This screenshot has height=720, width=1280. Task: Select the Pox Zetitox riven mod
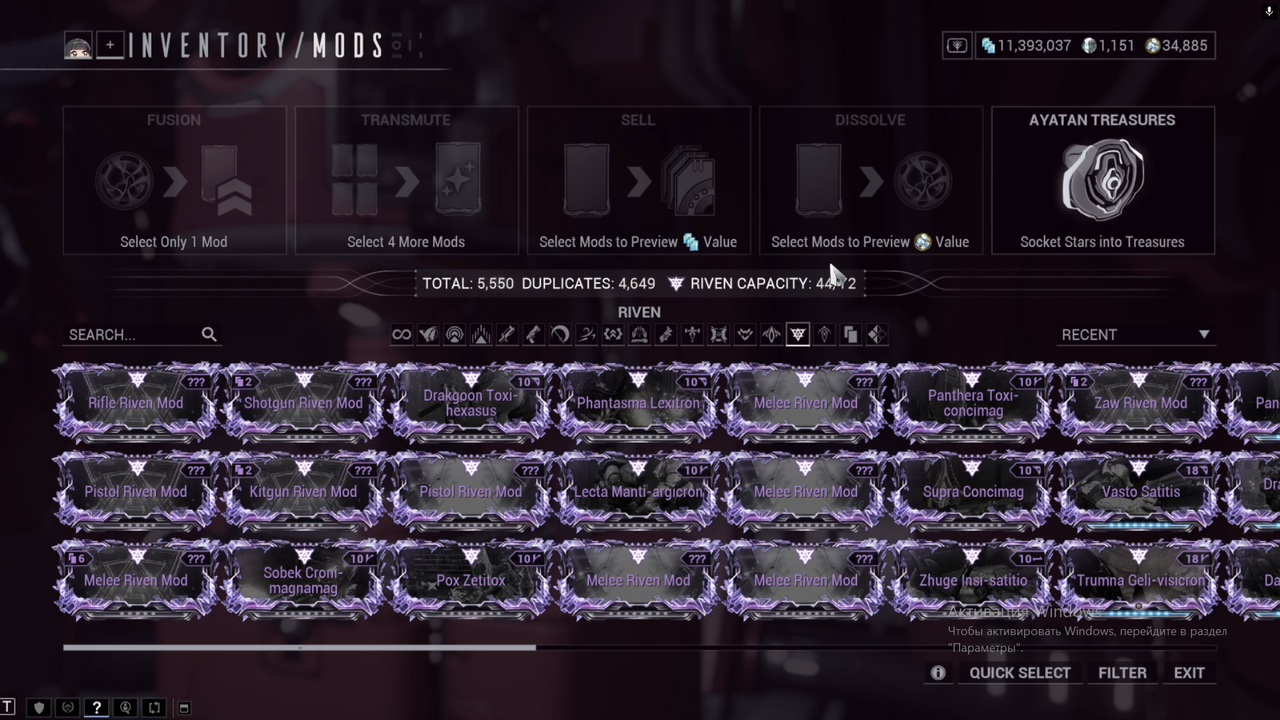[471, 580]
